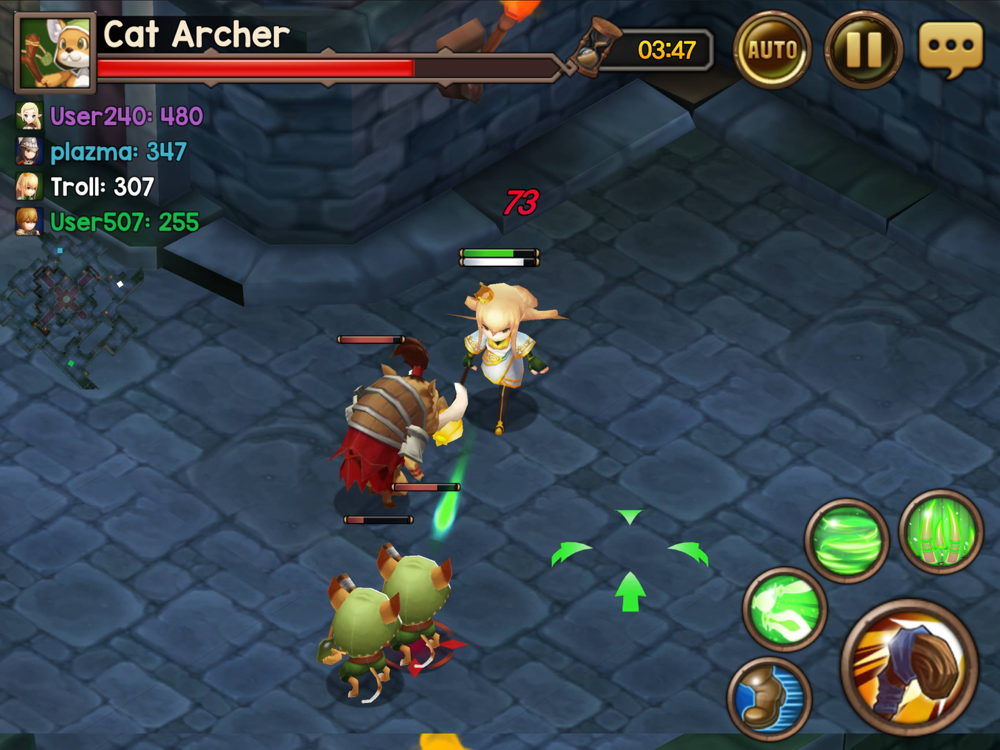This screenshot has width=1000, height=750.
Task: Use the main punch attack button
Action: [909, 667]
